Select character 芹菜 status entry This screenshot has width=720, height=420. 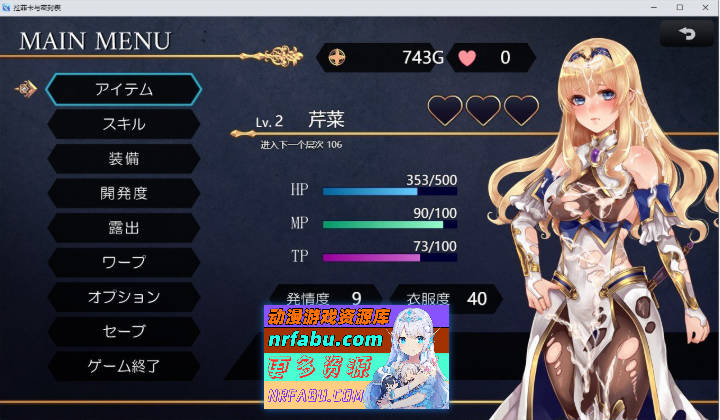326,120
